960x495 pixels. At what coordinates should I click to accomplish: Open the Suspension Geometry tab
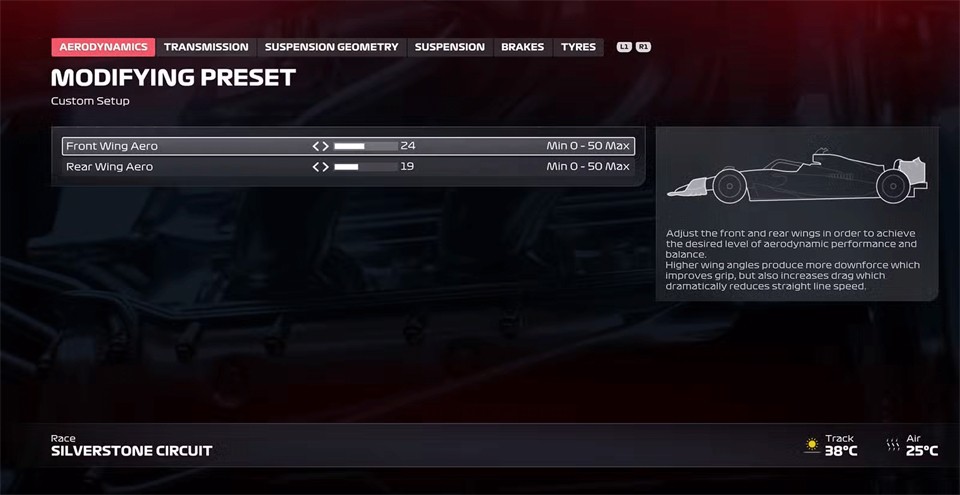tap(331, 47)
